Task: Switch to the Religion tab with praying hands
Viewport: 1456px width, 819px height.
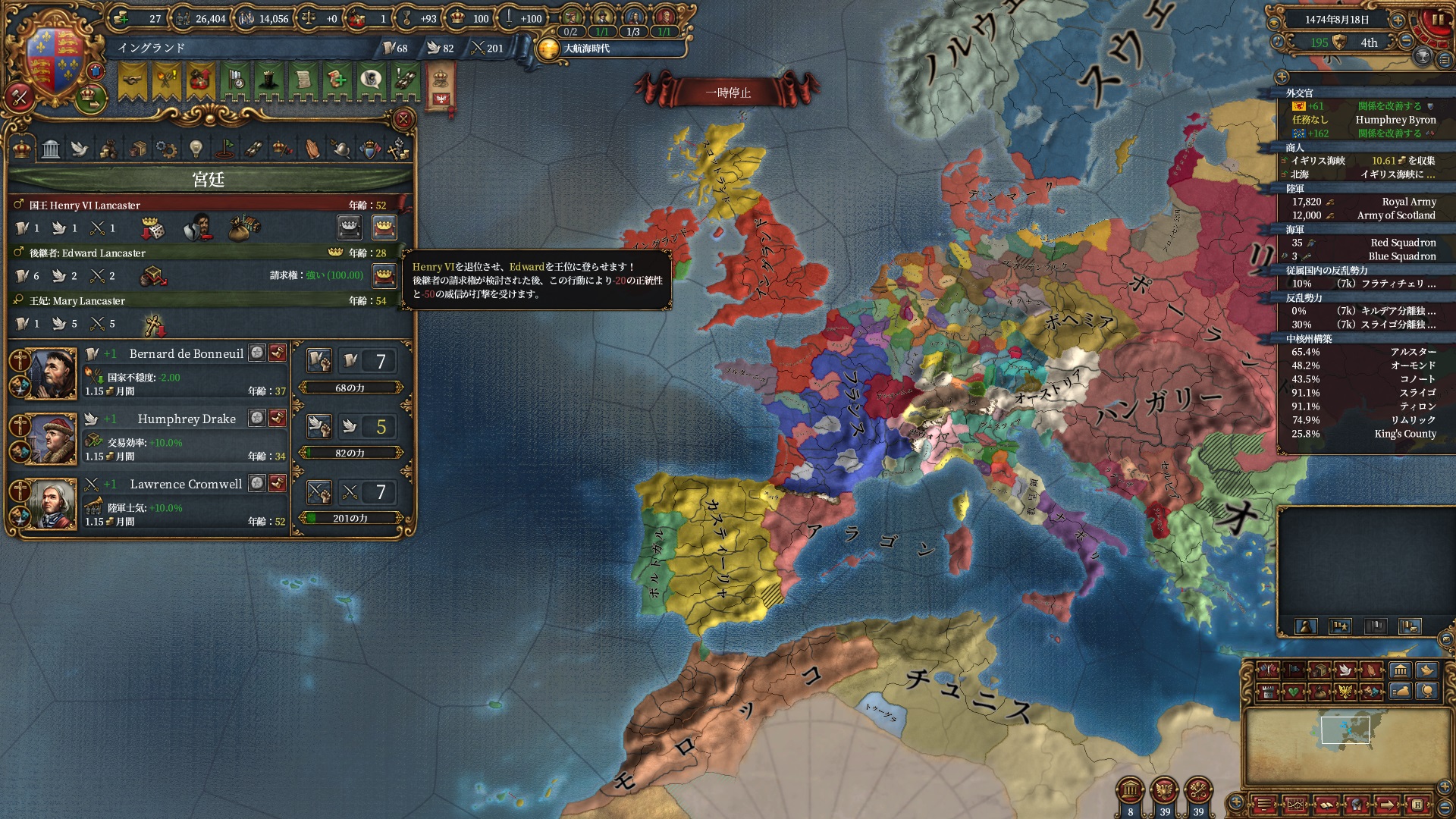Action: pos(312,149)
